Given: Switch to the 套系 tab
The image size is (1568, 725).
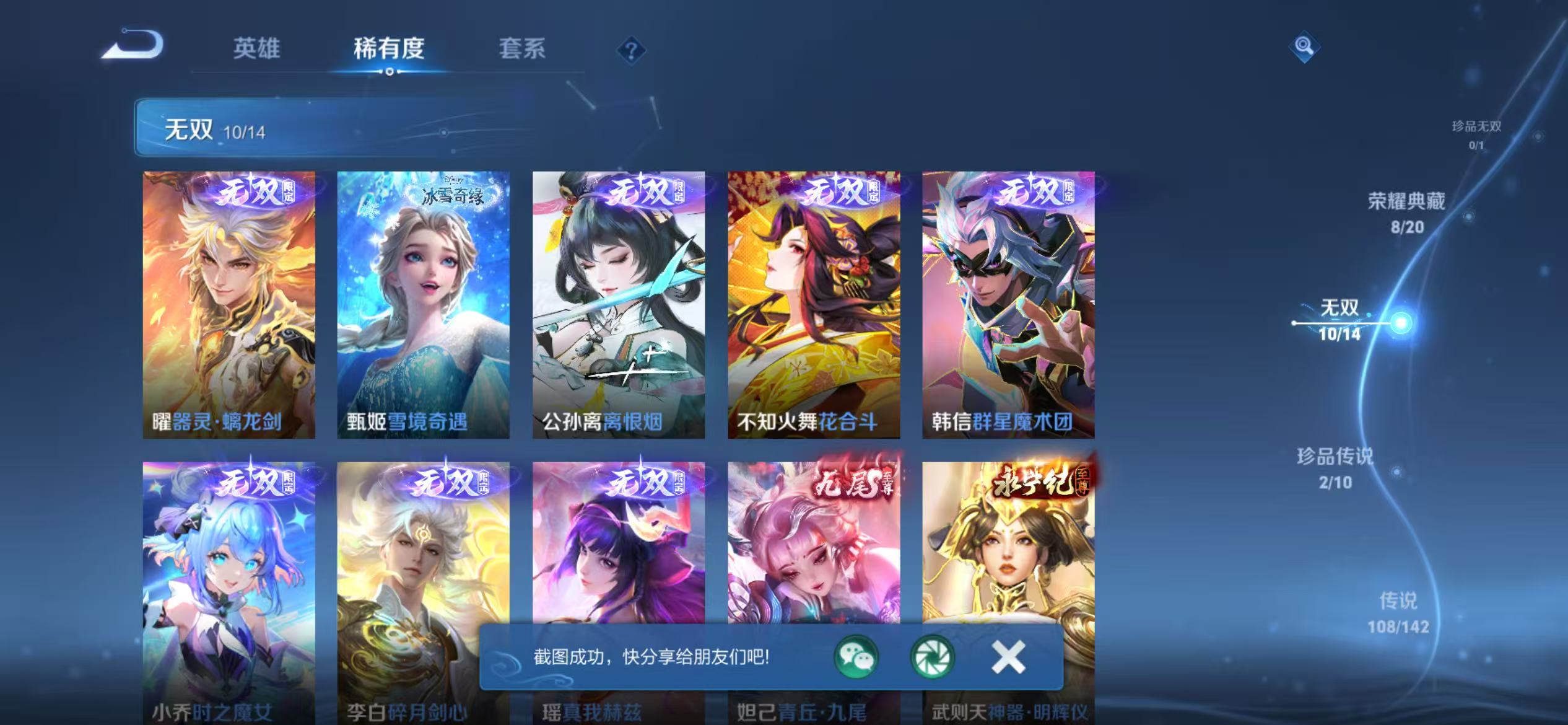Looking at the screenshot, I should click(x=521, y=50).
